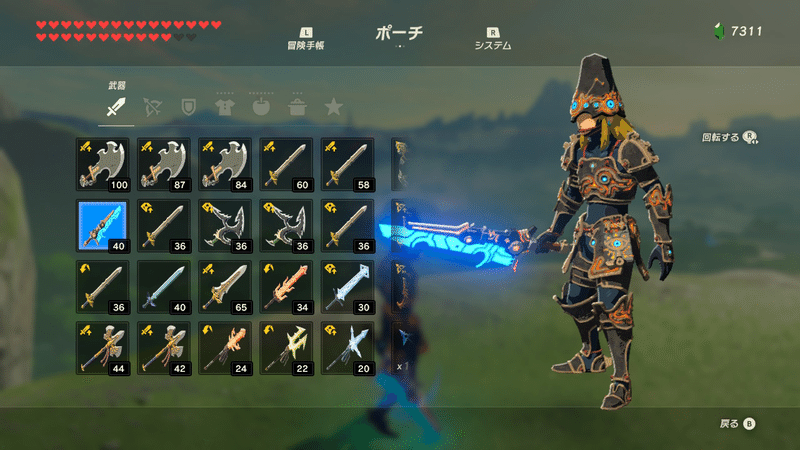Pick the trident with attack 22
This screenshot has width=800, height=450.
pyautogui.click(x=287, y=347)
